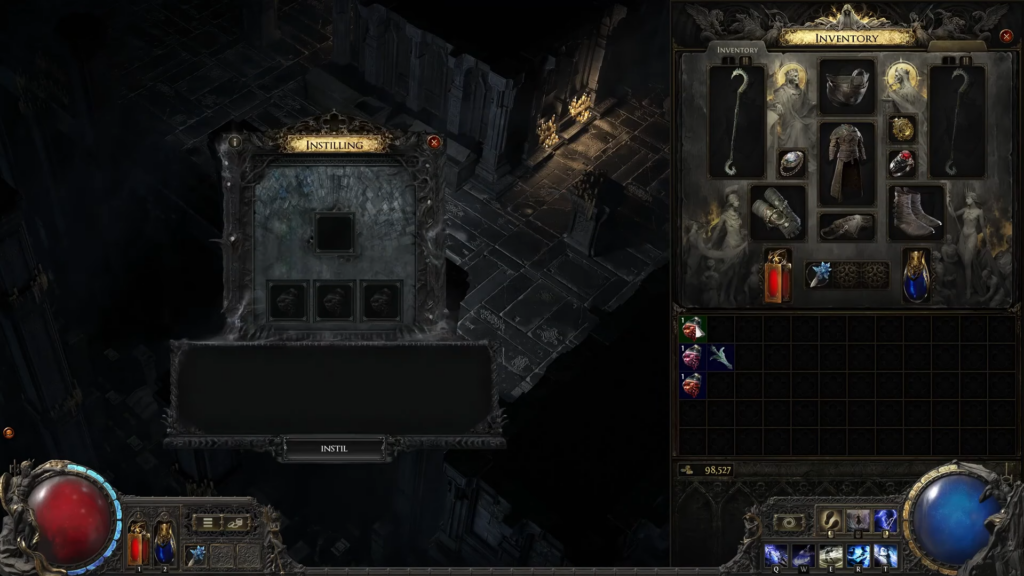Select the equipped helmet slot
This screenshot has width=1024, height=576.
tap(847, 86)
